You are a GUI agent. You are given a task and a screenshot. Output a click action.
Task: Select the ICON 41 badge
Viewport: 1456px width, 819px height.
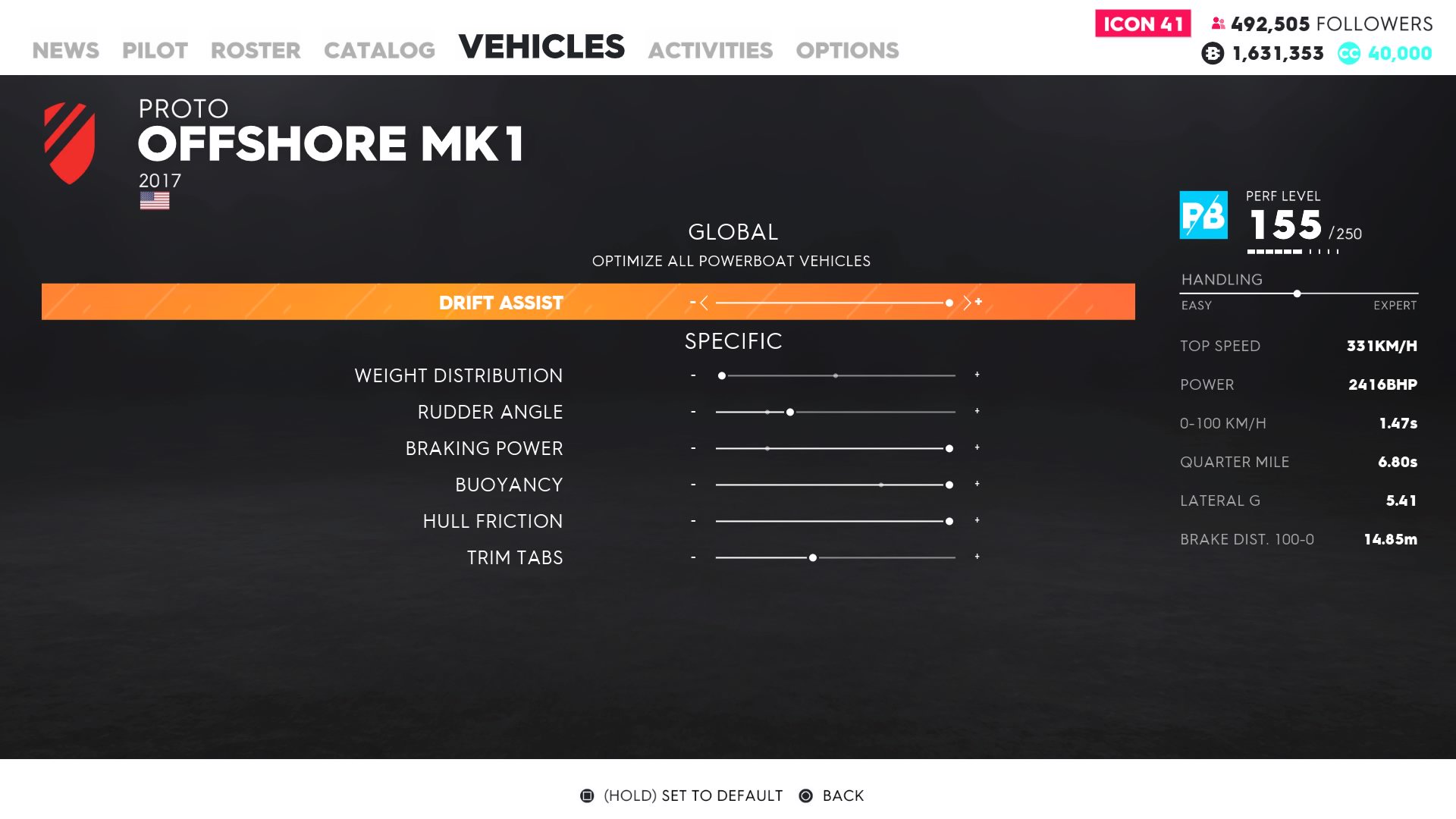point(1142,23)
